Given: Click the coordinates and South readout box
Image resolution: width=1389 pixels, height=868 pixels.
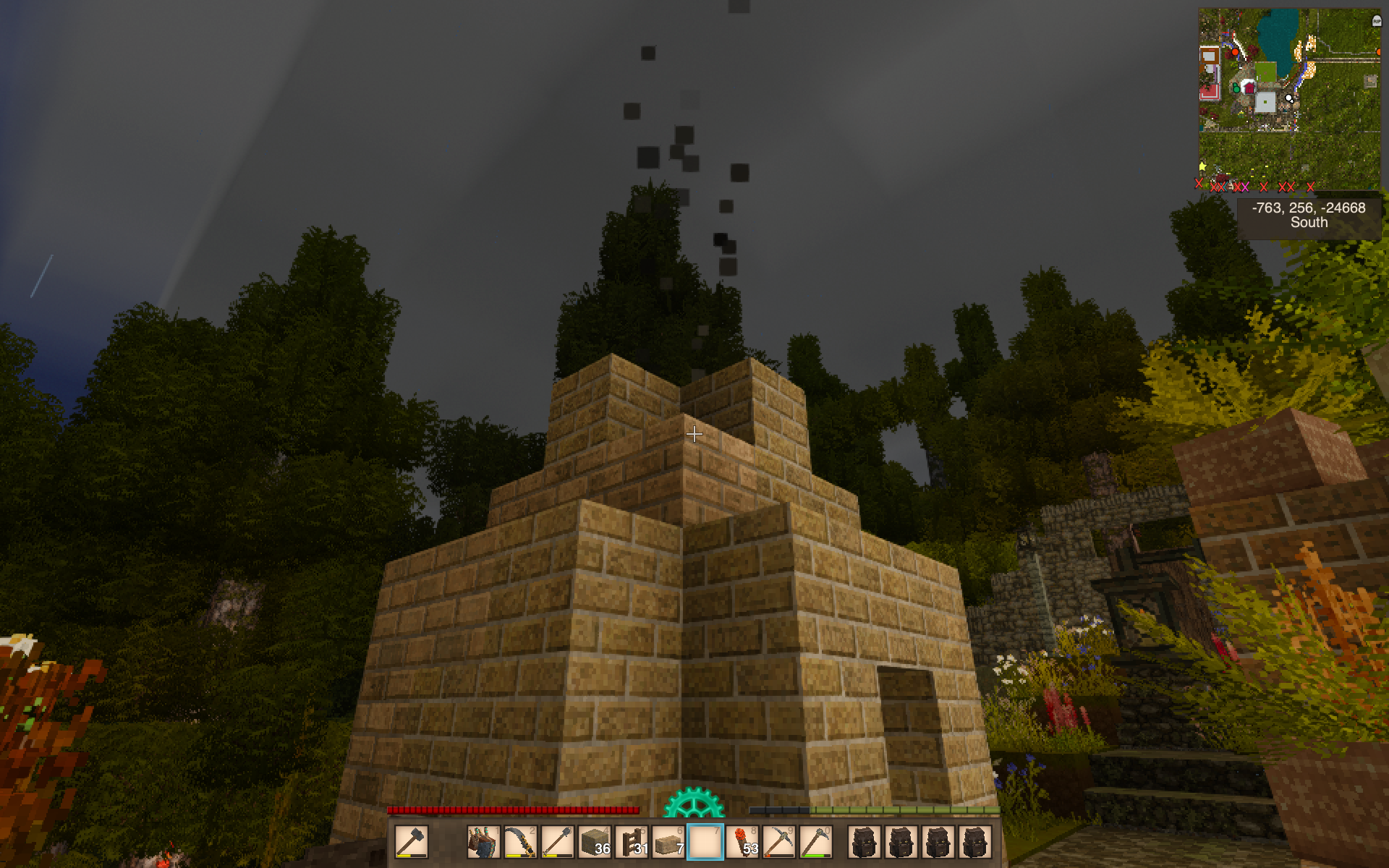Looking at the screenshot, I should coord(1309,216).
